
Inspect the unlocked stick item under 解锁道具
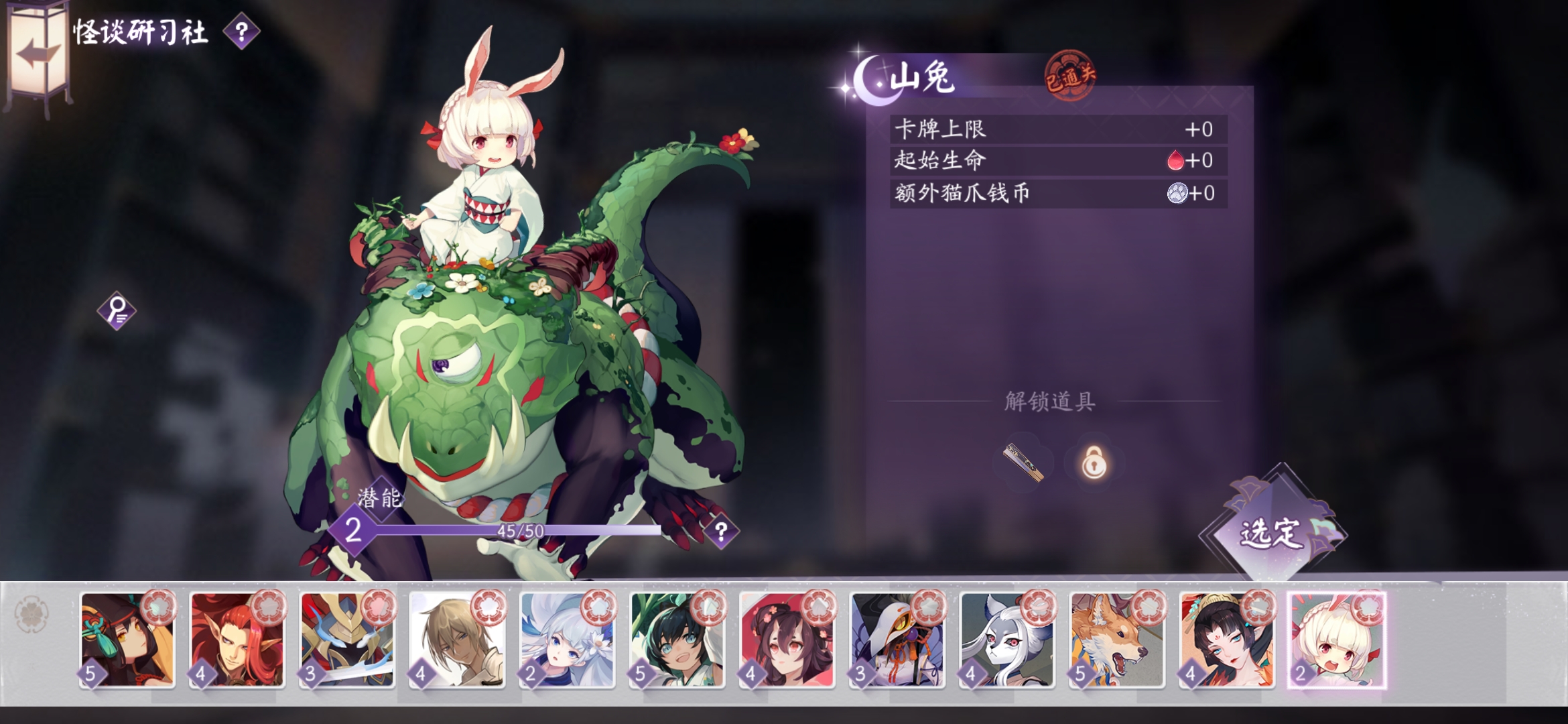coord(1023,463)
